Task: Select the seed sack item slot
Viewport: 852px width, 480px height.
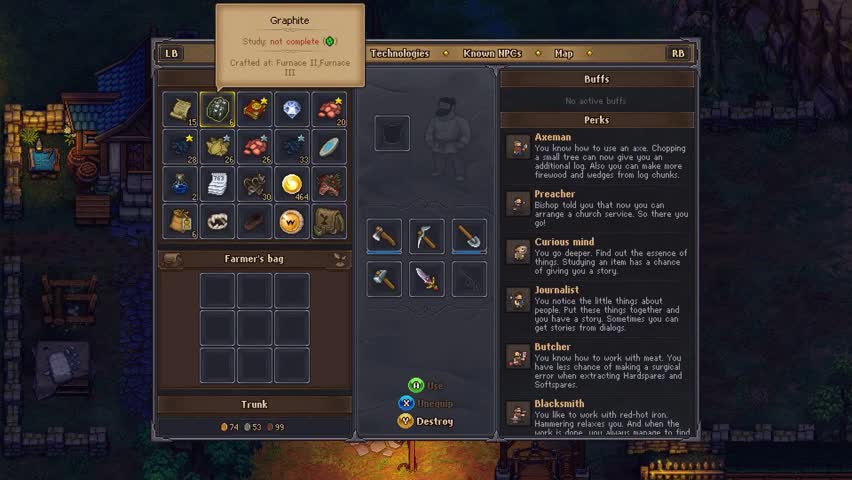Action: click(181, 221)
